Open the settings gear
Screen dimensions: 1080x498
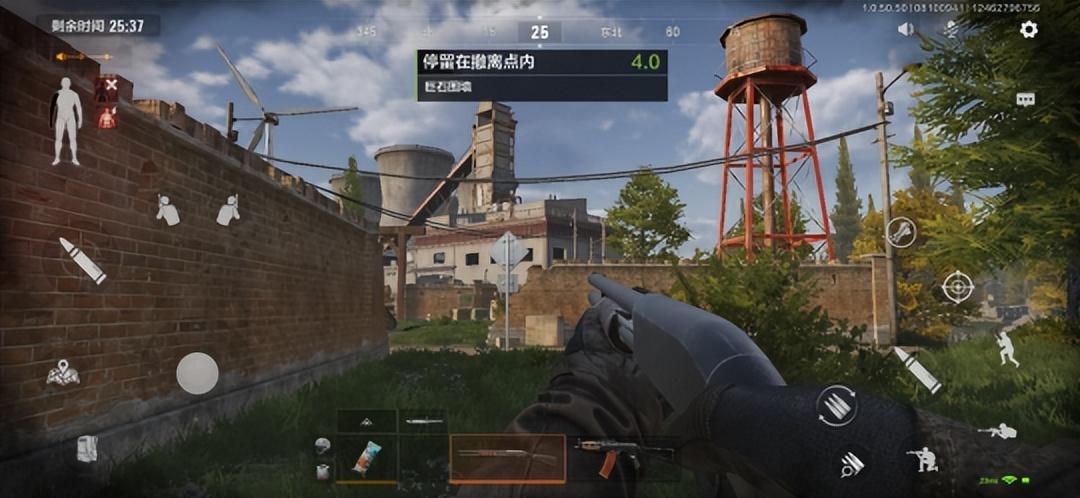[x=1028, y=30]
